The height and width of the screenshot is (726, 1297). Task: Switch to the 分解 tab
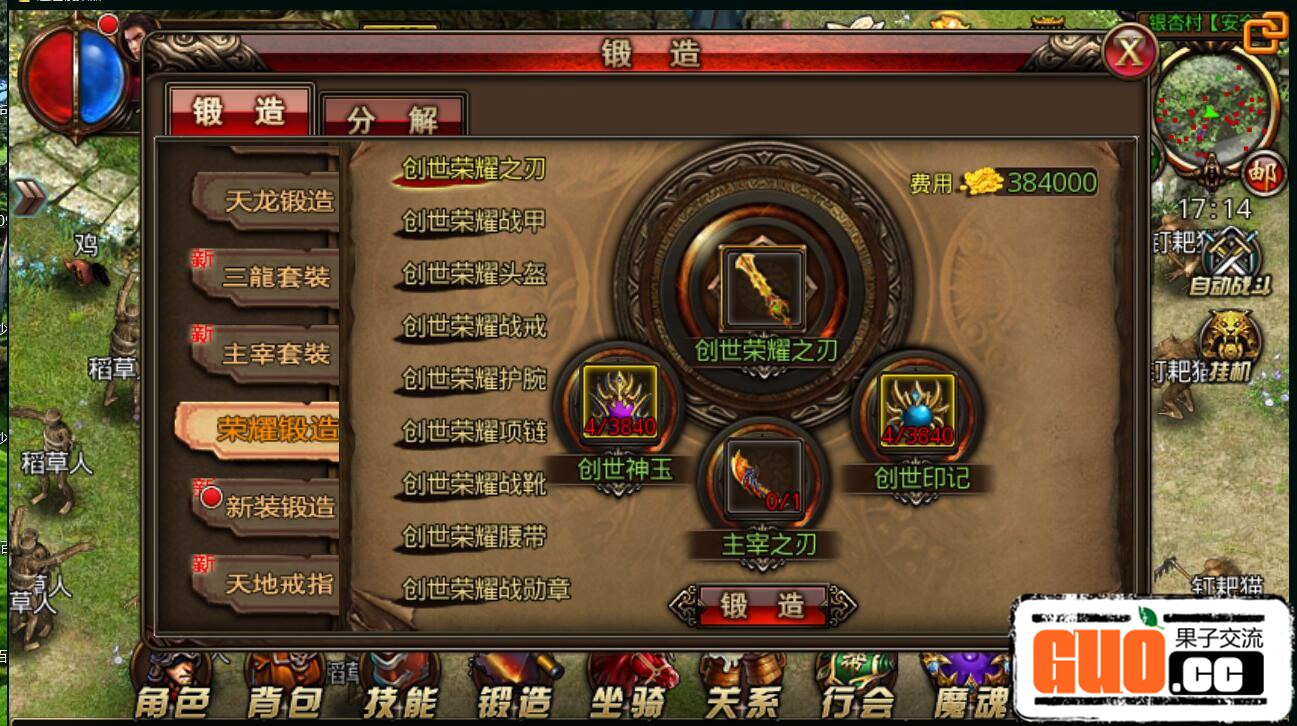(x=393, y=119)
